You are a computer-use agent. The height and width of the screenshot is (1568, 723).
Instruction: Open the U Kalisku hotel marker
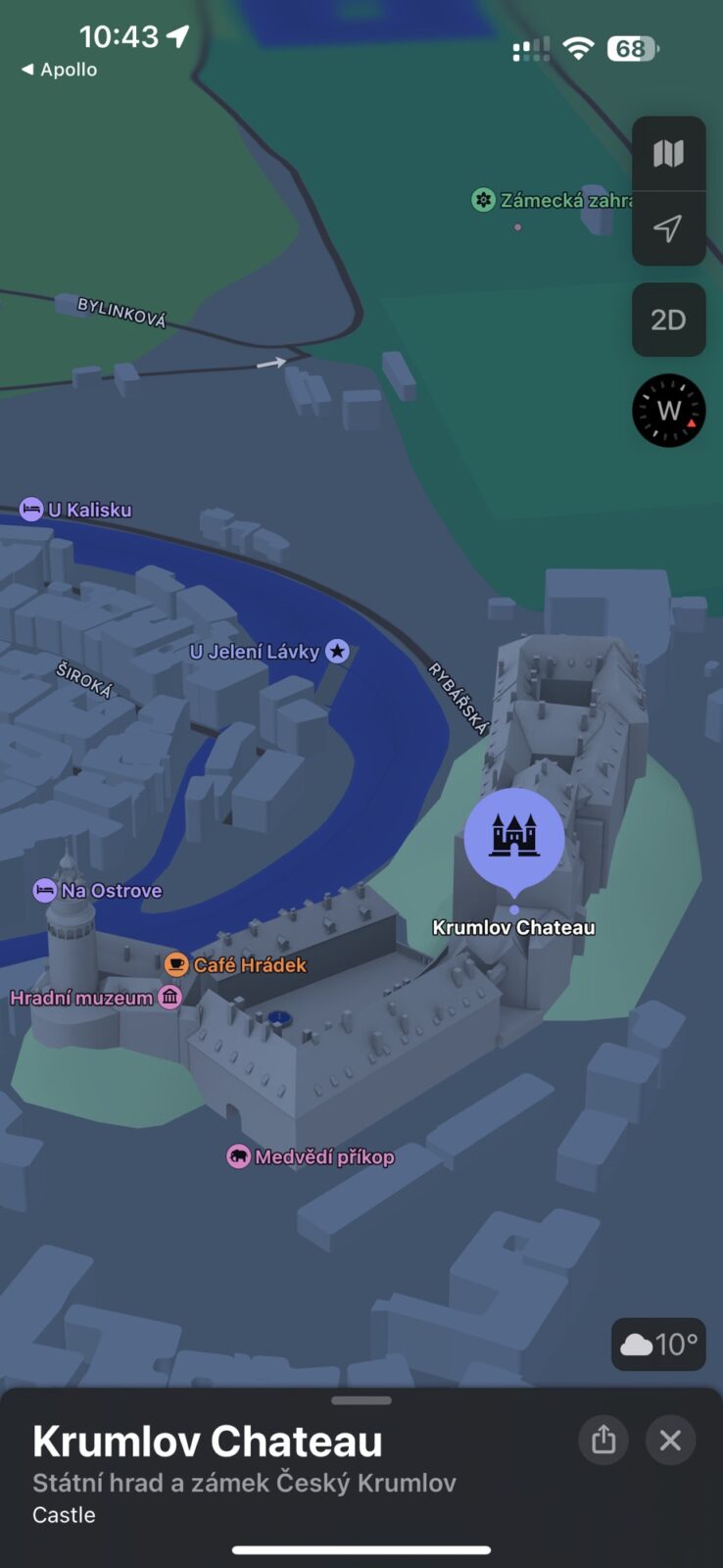(31, 510)
